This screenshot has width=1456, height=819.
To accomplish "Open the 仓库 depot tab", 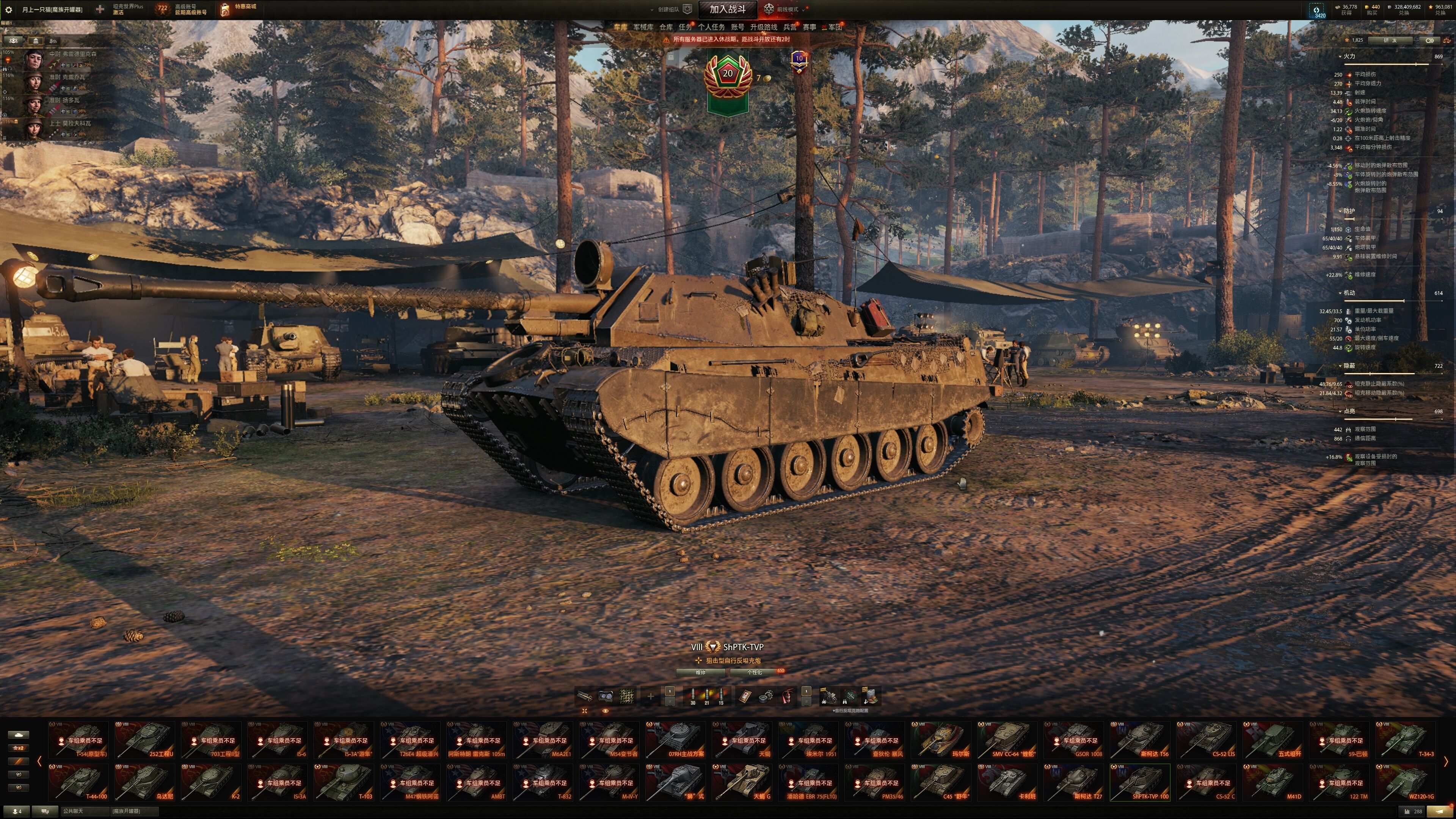I will [x=666, y=27].
